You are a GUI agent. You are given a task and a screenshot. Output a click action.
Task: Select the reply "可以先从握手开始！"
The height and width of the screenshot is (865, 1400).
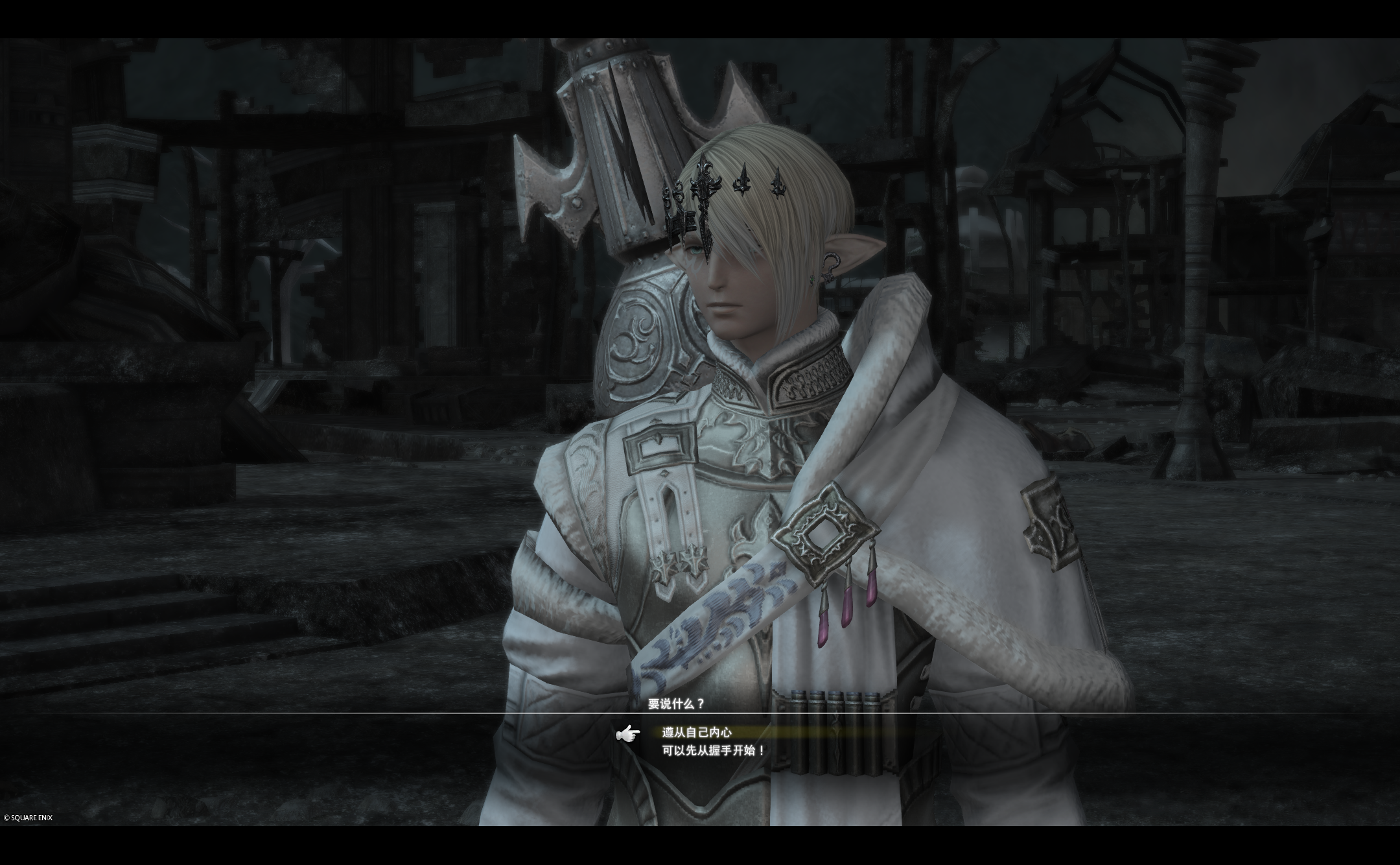713,750
